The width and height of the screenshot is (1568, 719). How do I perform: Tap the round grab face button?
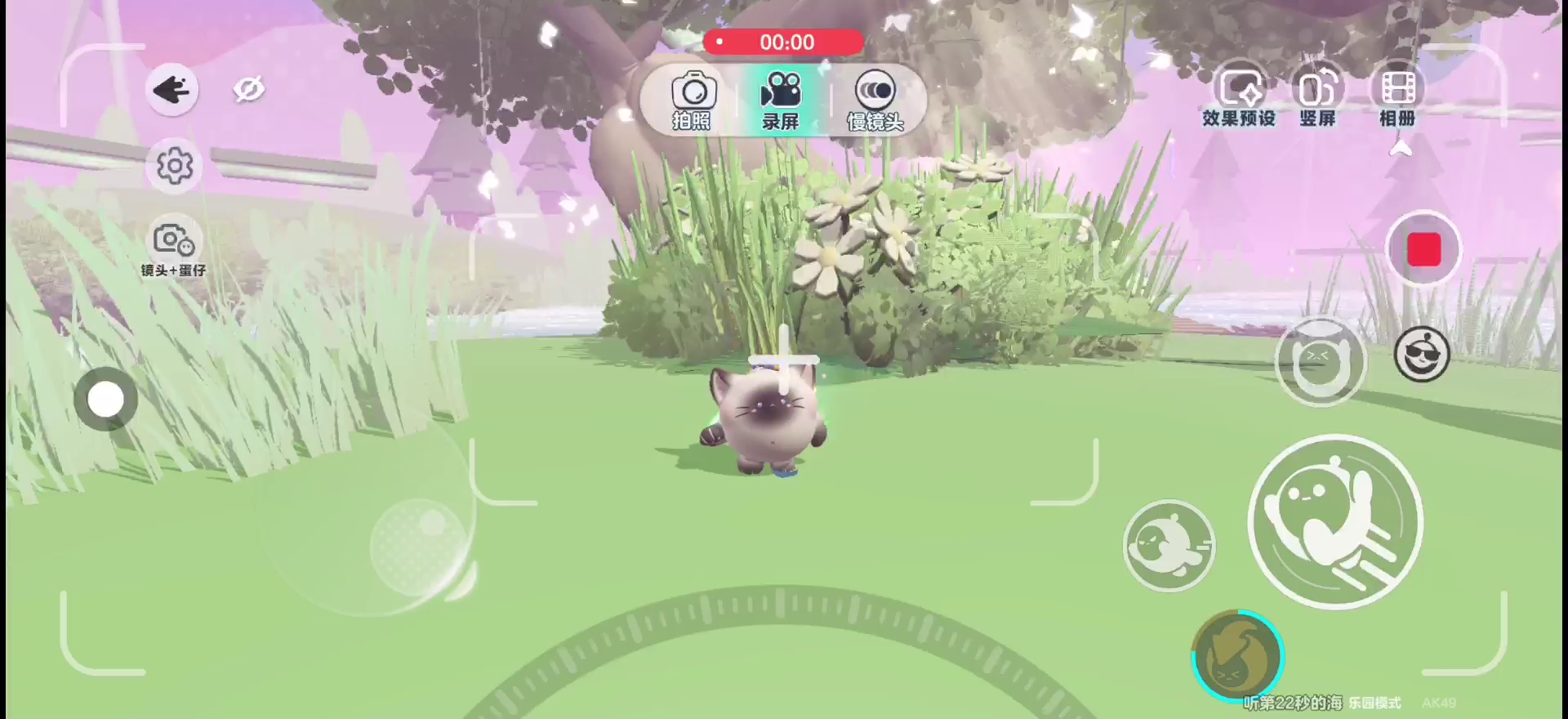(1320, 362)
